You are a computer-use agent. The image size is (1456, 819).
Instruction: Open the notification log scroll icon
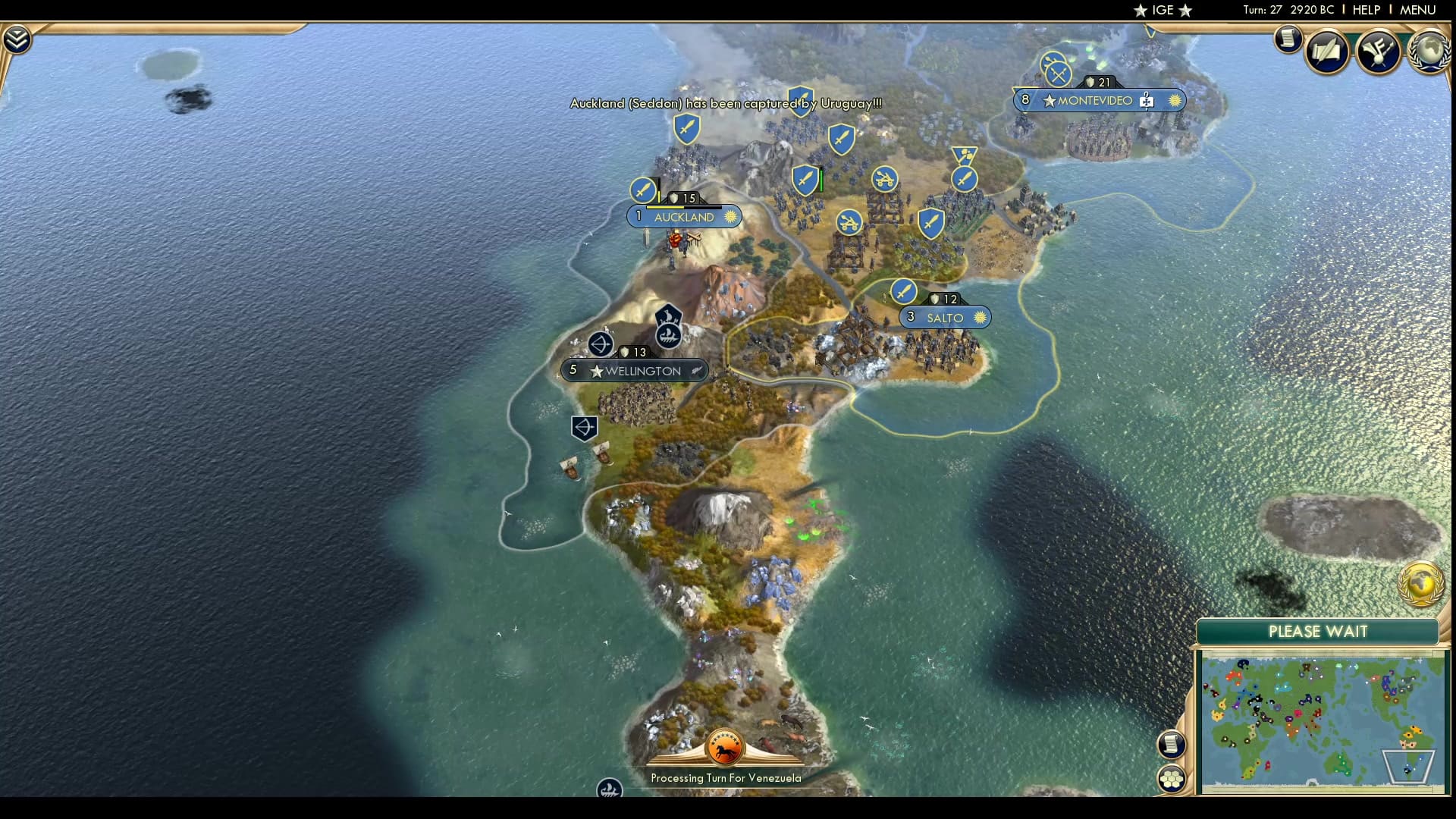[1287, 39]
